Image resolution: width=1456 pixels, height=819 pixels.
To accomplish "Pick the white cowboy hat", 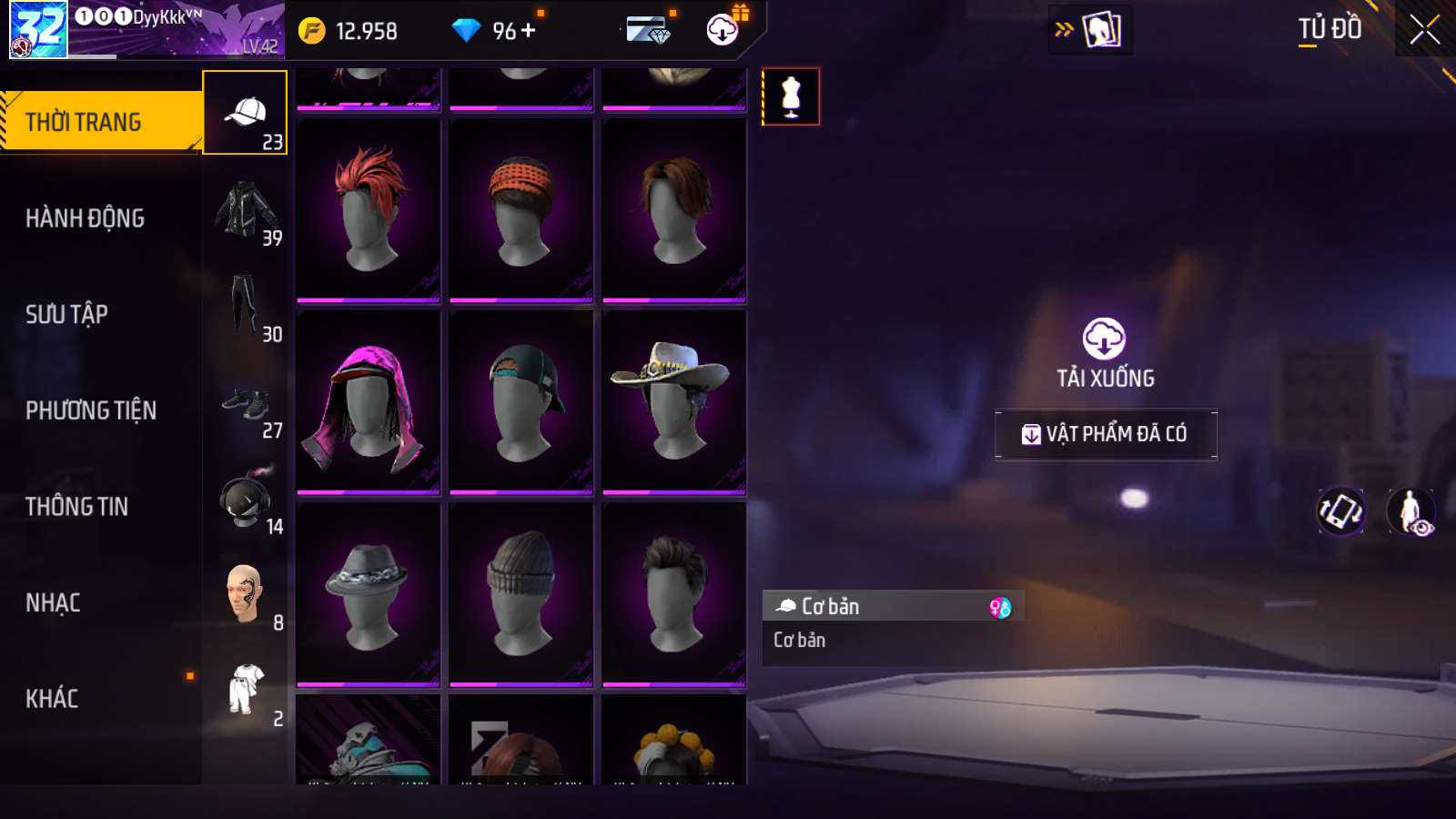I will (x=673, y=401).
